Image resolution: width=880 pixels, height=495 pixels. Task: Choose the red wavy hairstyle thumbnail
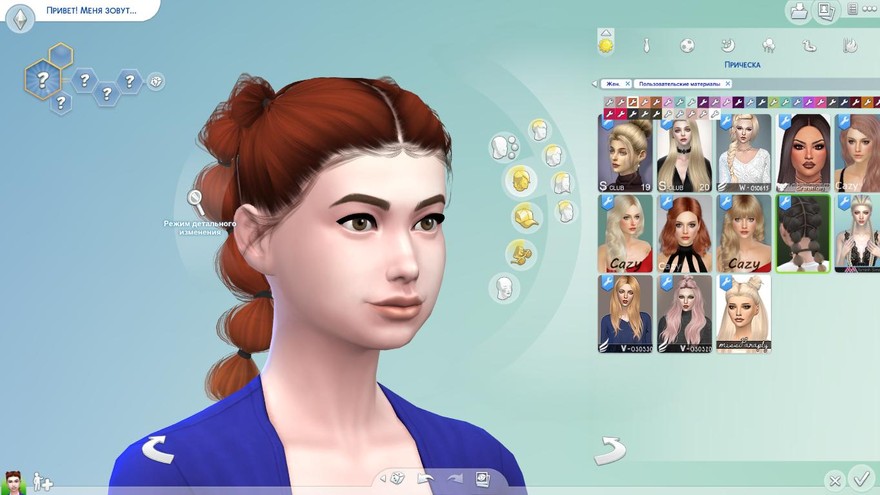point(684,233)
